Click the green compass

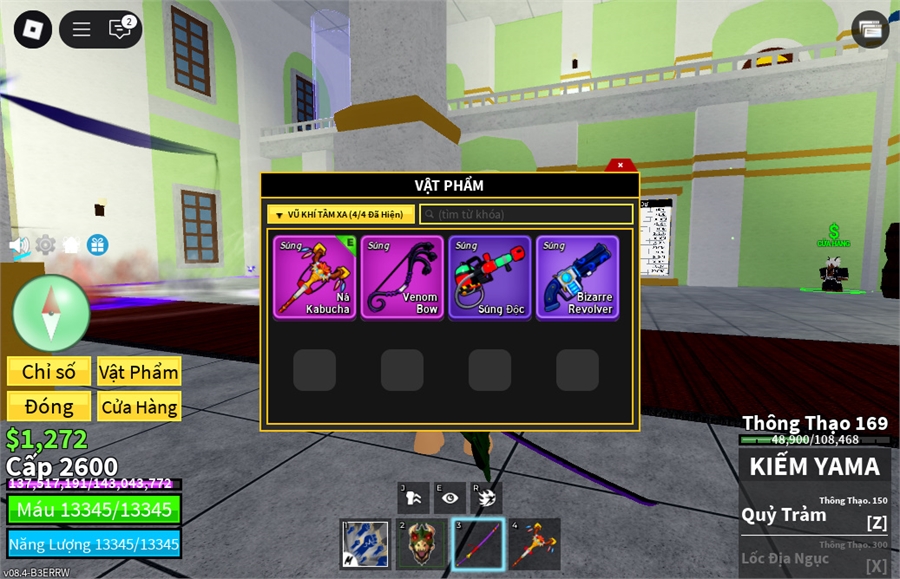(x=52, y=313)
